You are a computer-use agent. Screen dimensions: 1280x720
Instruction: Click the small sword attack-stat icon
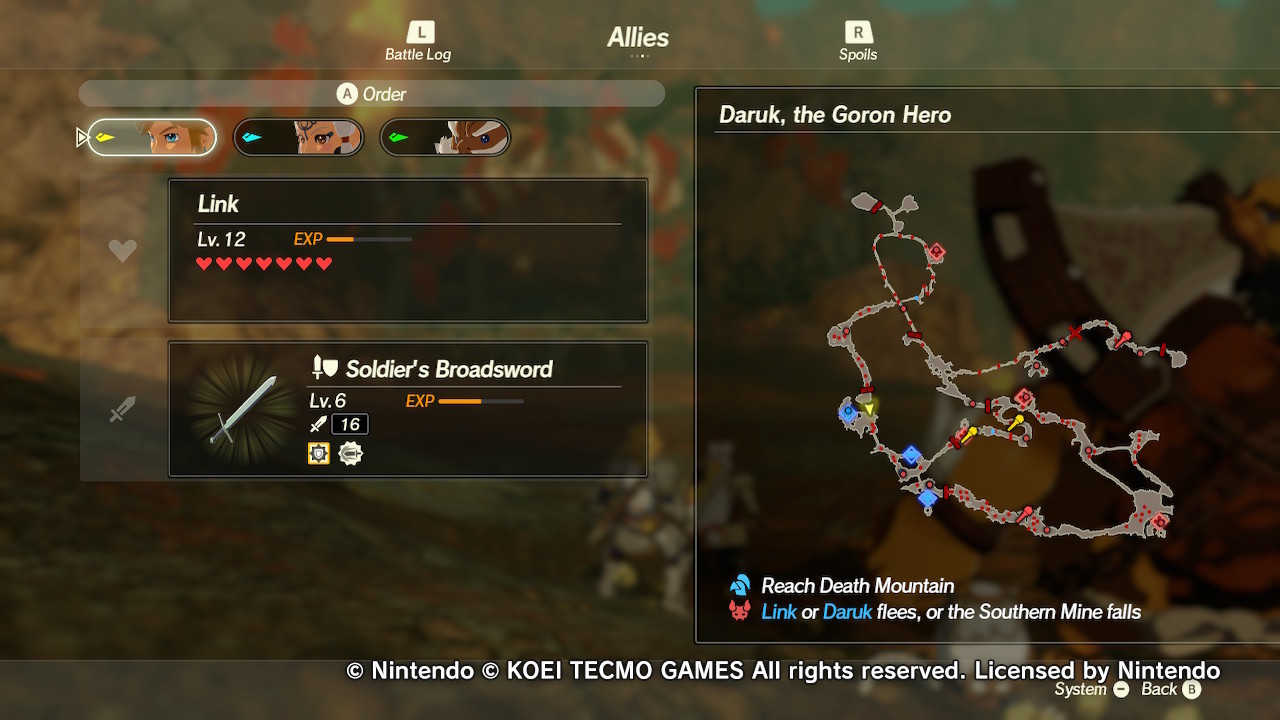317,424
